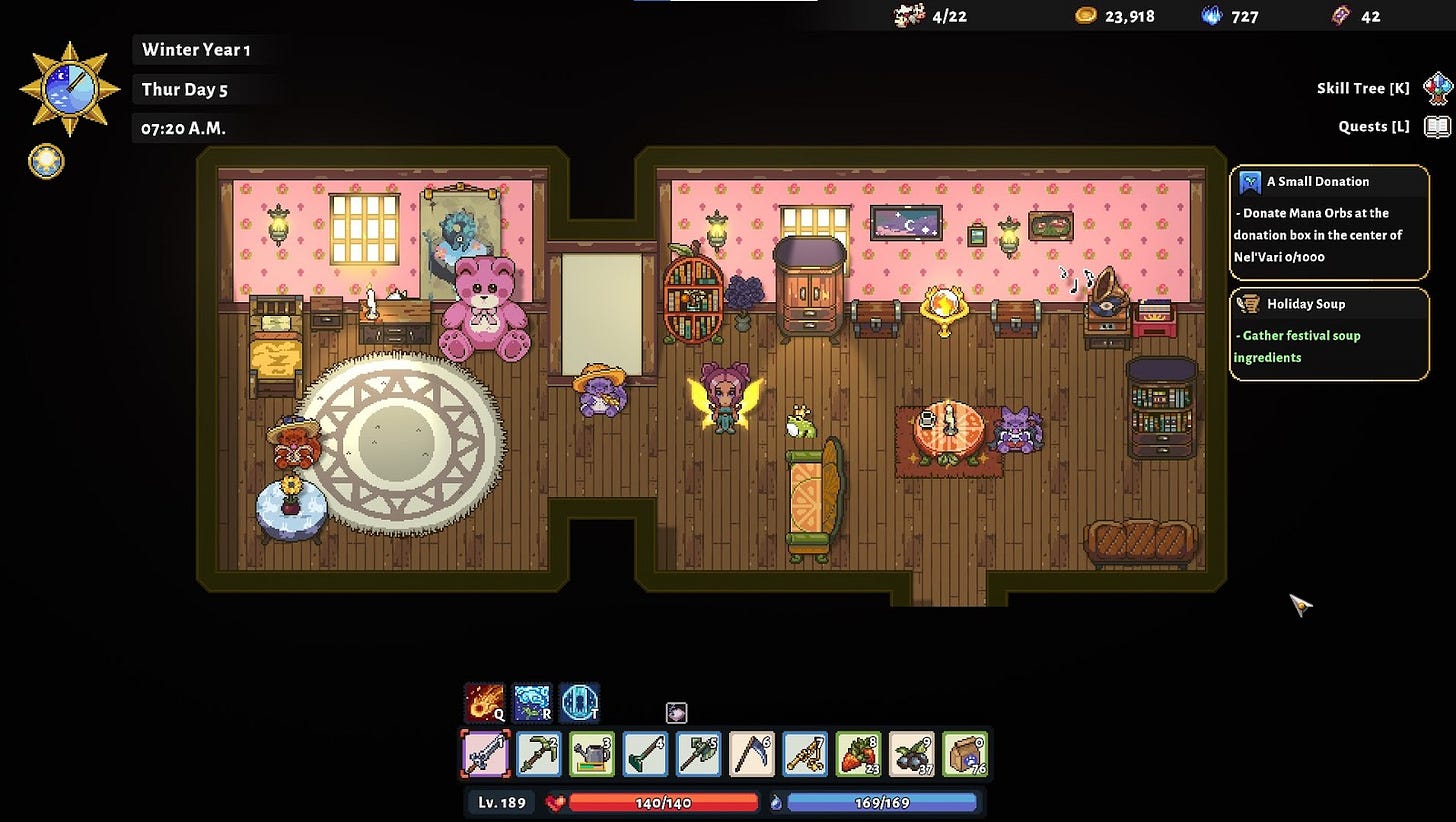
Task: Click the small buff icon above the hotbar
Action: (x=676, y=713)
